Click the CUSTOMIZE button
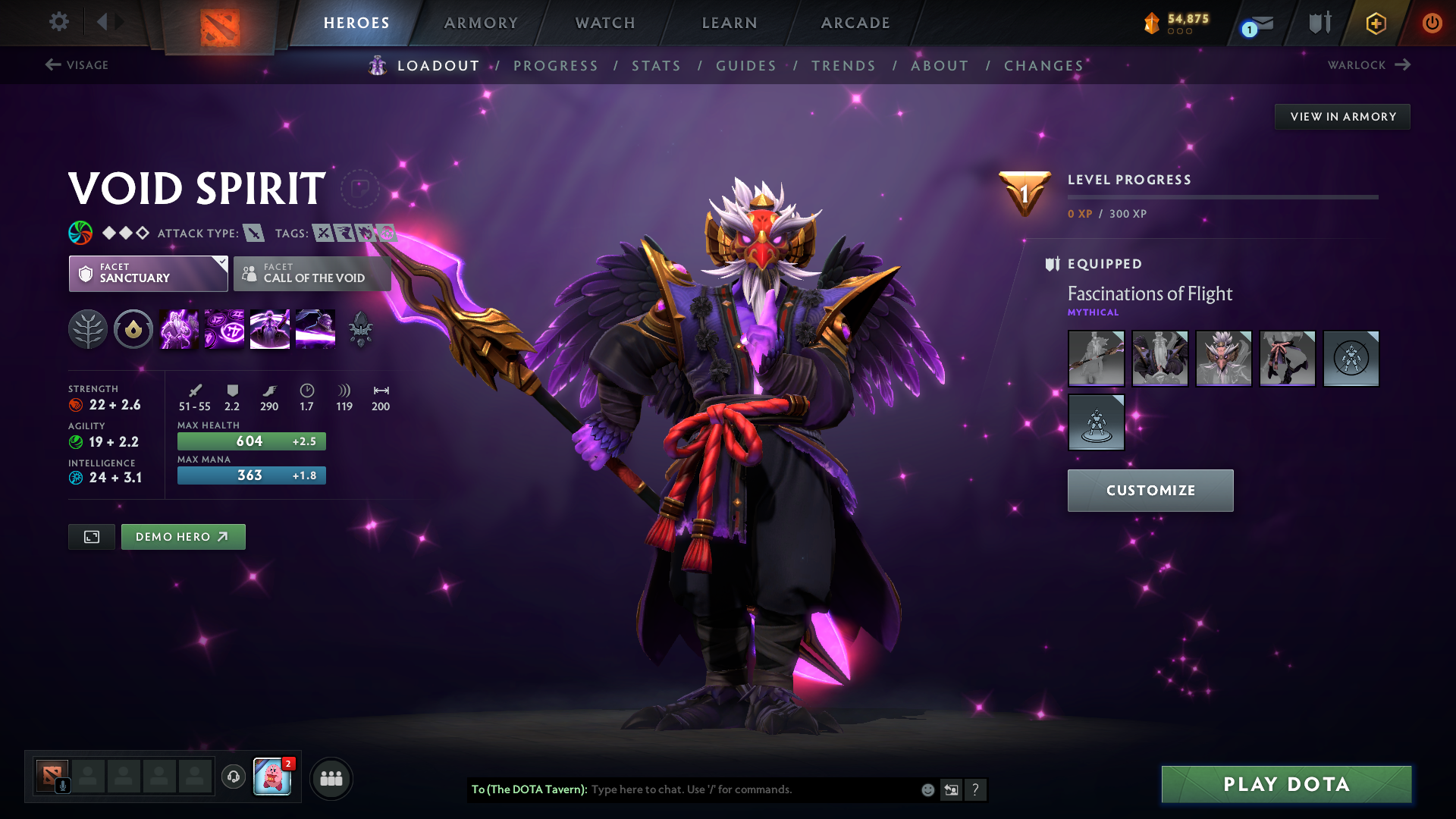Viewport: 1456px width, 819px height. coord(1150,490)
